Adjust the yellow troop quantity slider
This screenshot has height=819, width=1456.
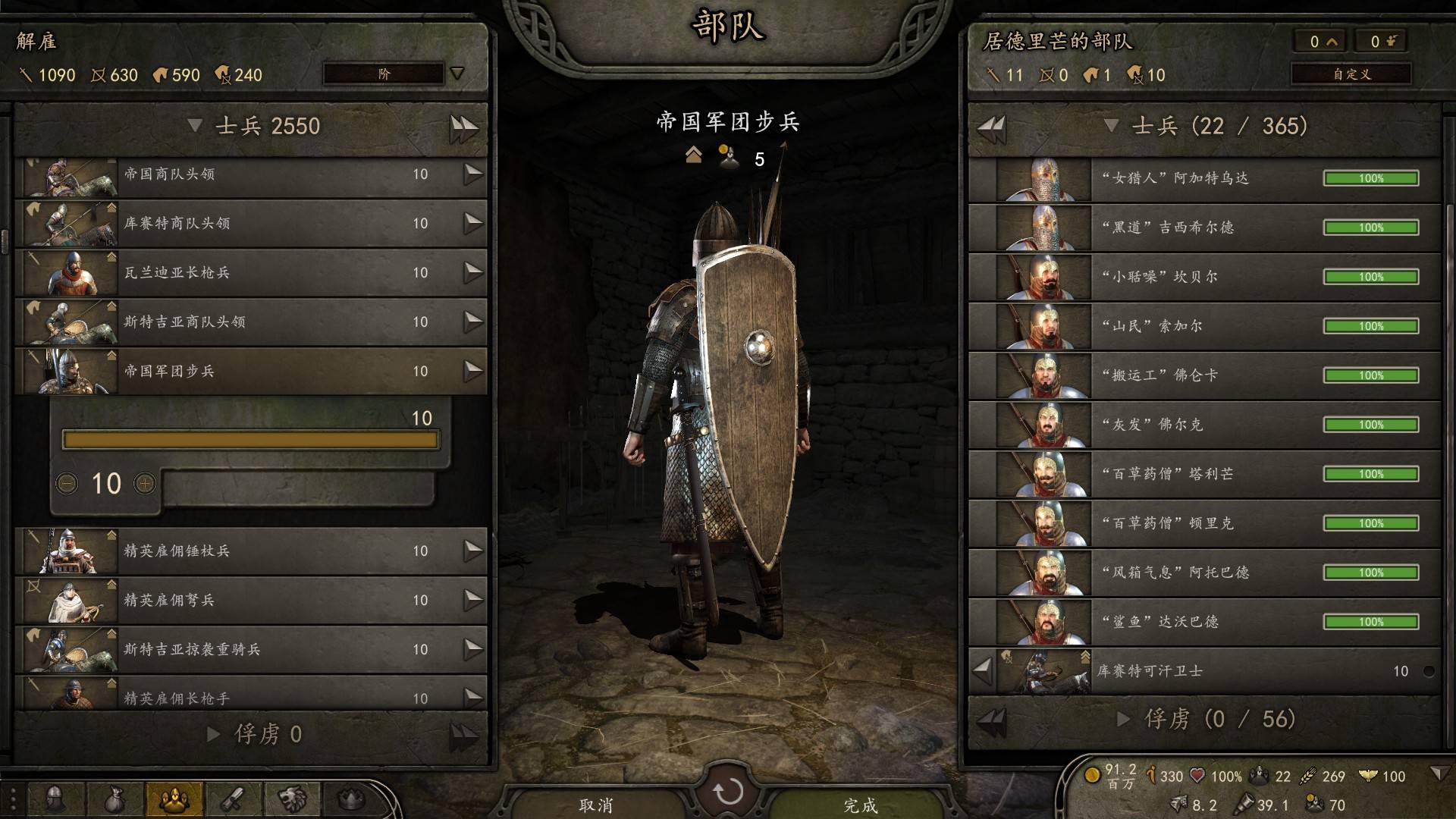coord(250,440)
